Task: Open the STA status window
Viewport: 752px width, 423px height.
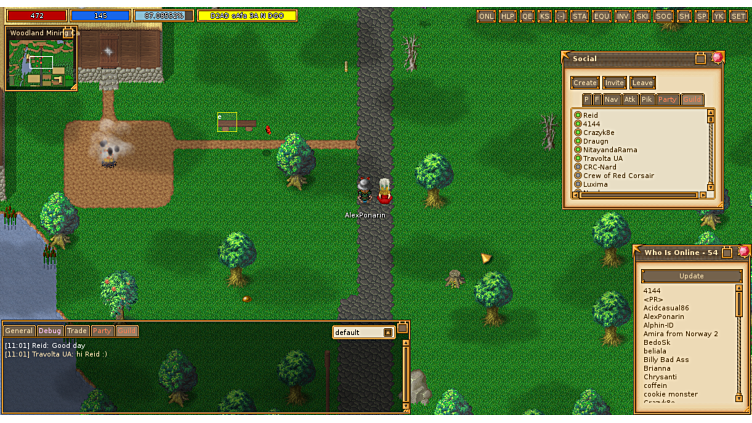Action: click(580, 16)
